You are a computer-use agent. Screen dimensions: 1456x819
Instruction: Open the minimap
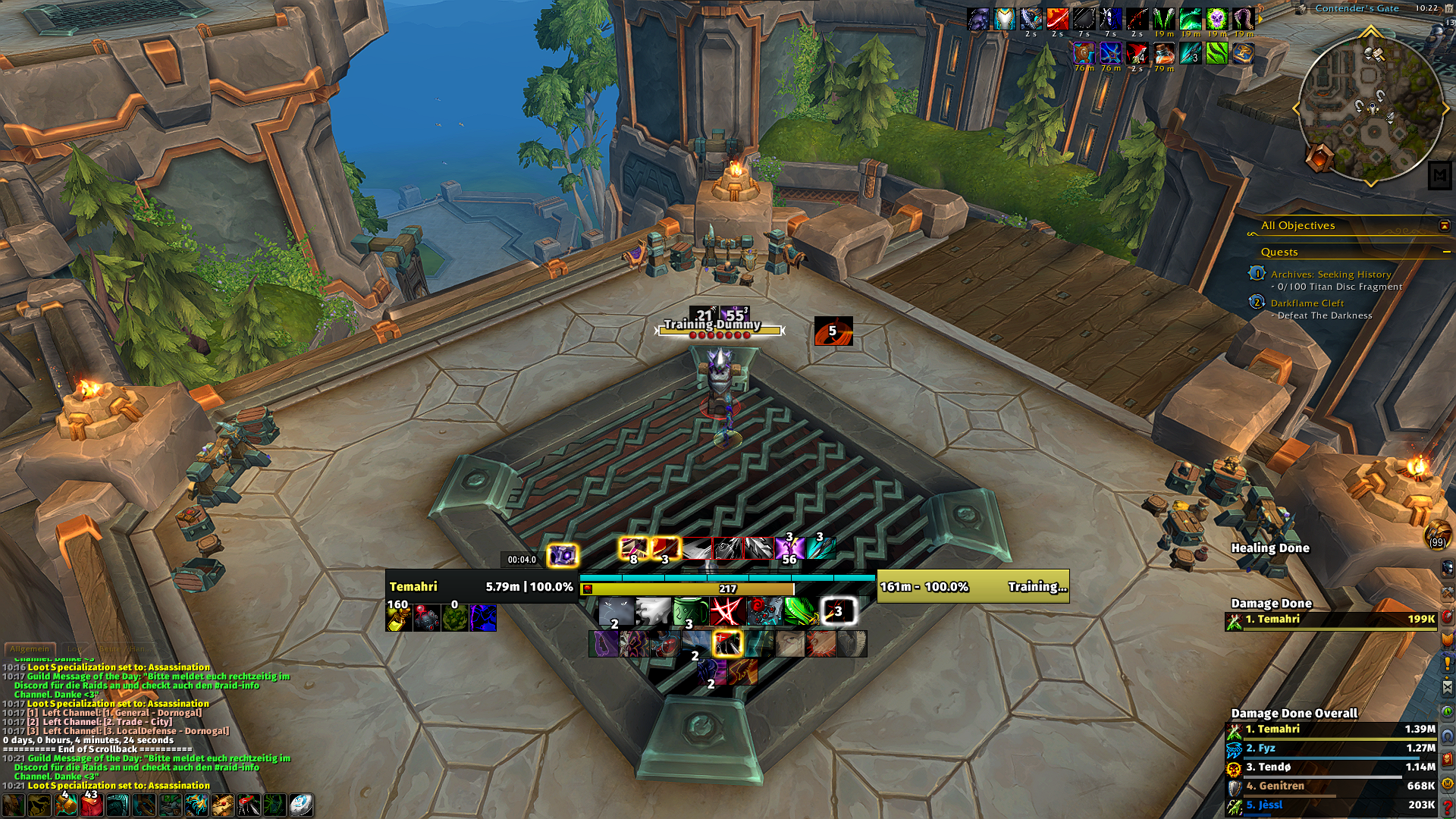[1370, 108]
